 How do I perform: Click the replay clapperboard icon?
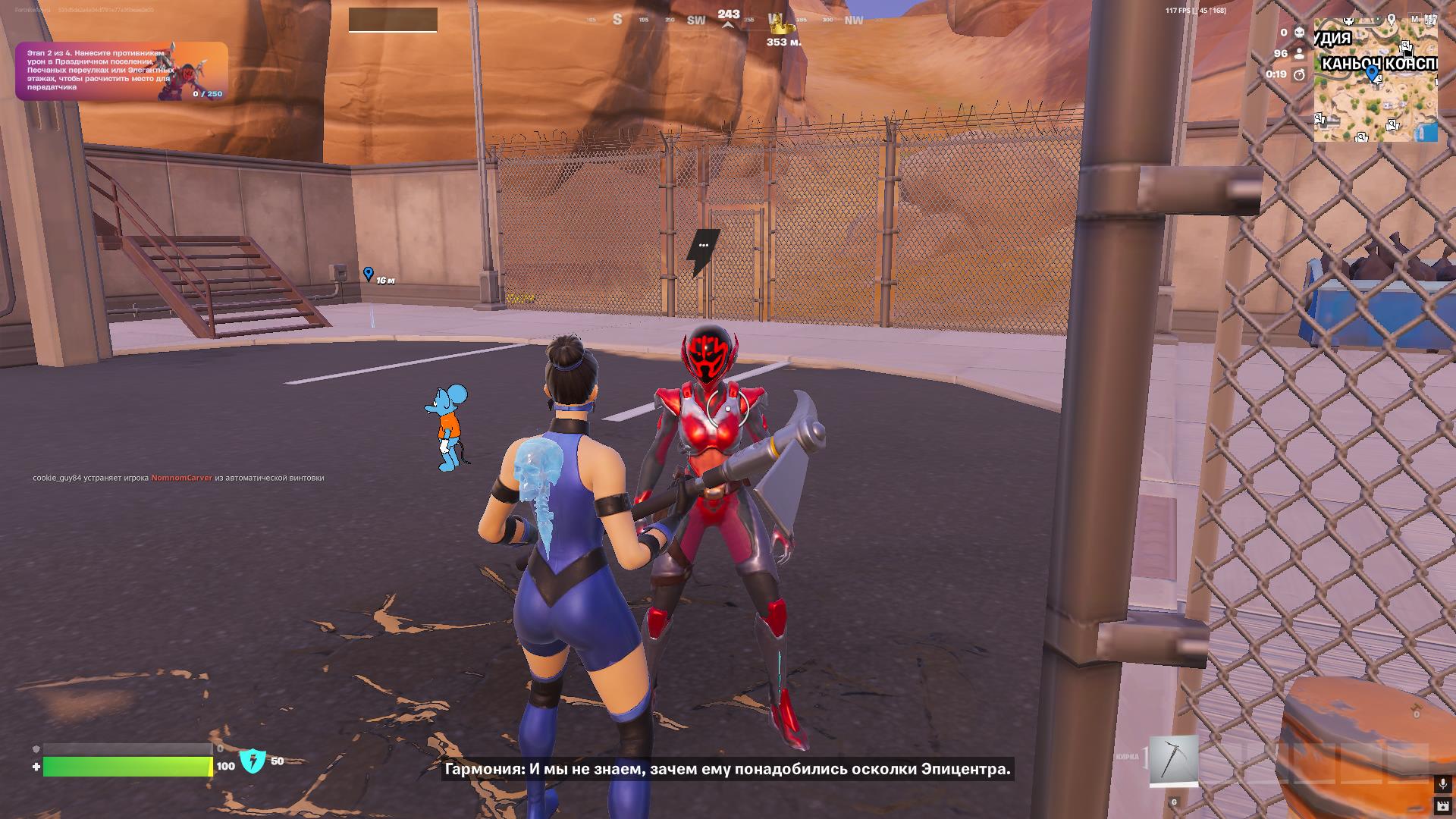1442,805
